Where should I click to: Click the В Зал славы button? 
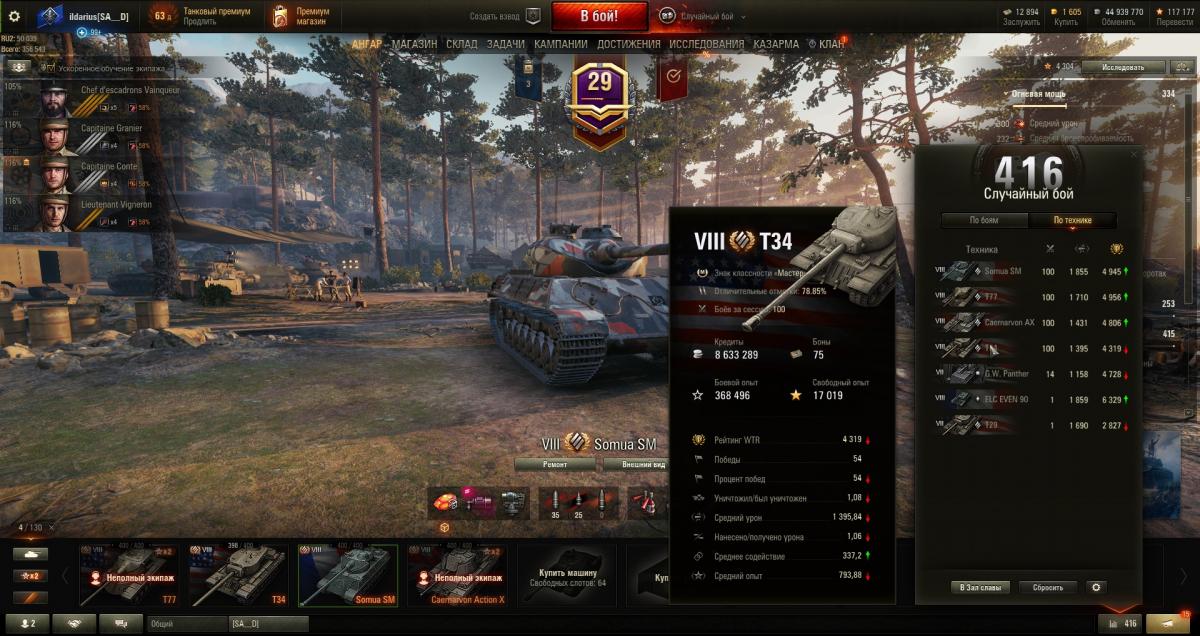980,587
